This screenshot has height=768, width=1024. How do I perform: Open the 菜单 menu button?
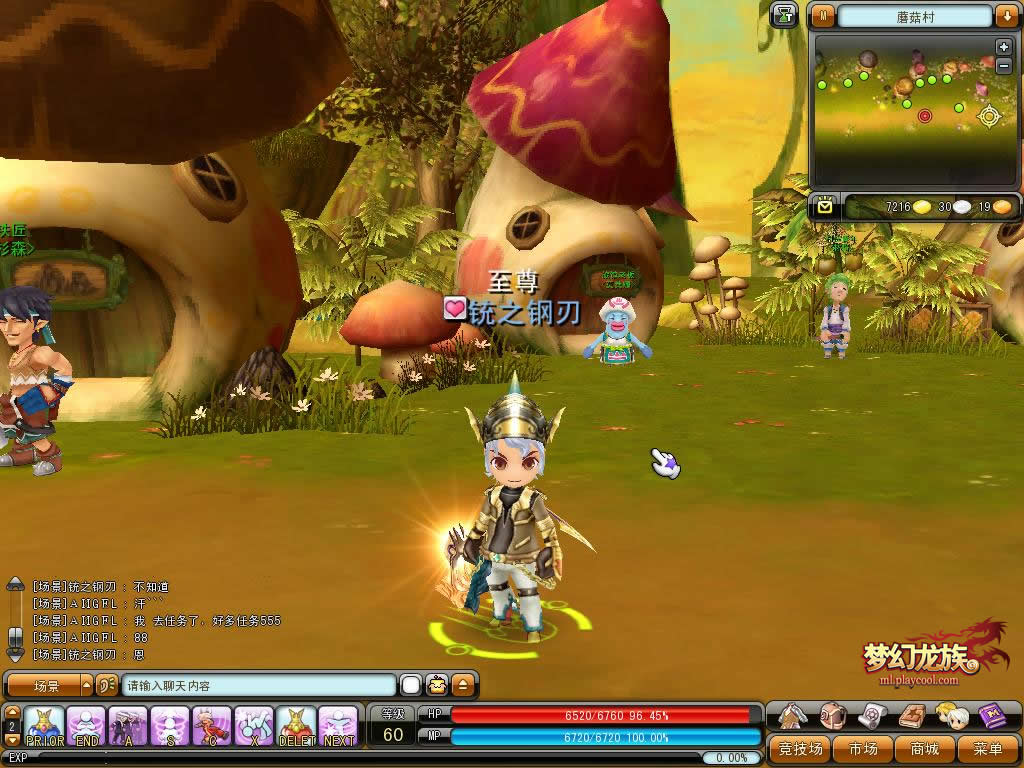[x=986, y=748]
